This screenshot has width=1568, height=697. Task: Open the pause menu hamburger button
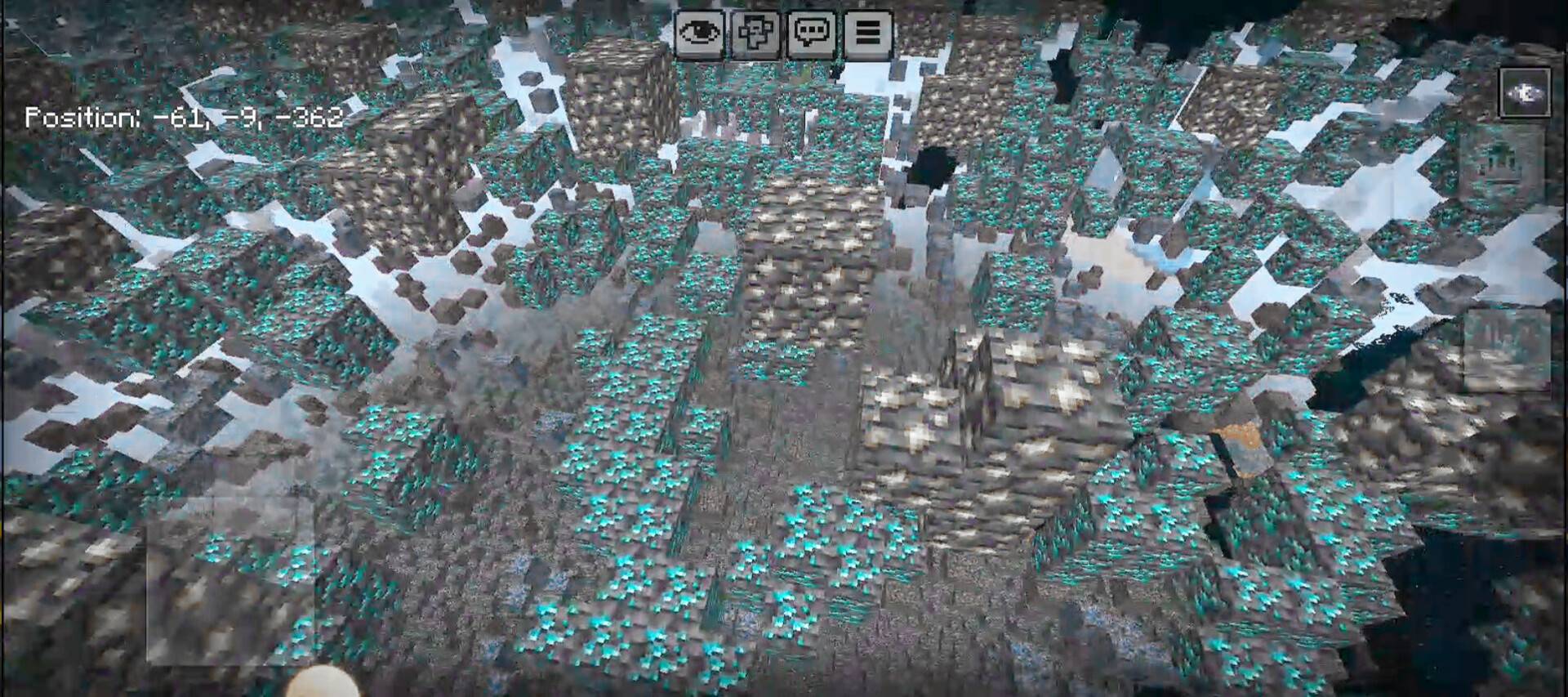[x=867, y=34]
